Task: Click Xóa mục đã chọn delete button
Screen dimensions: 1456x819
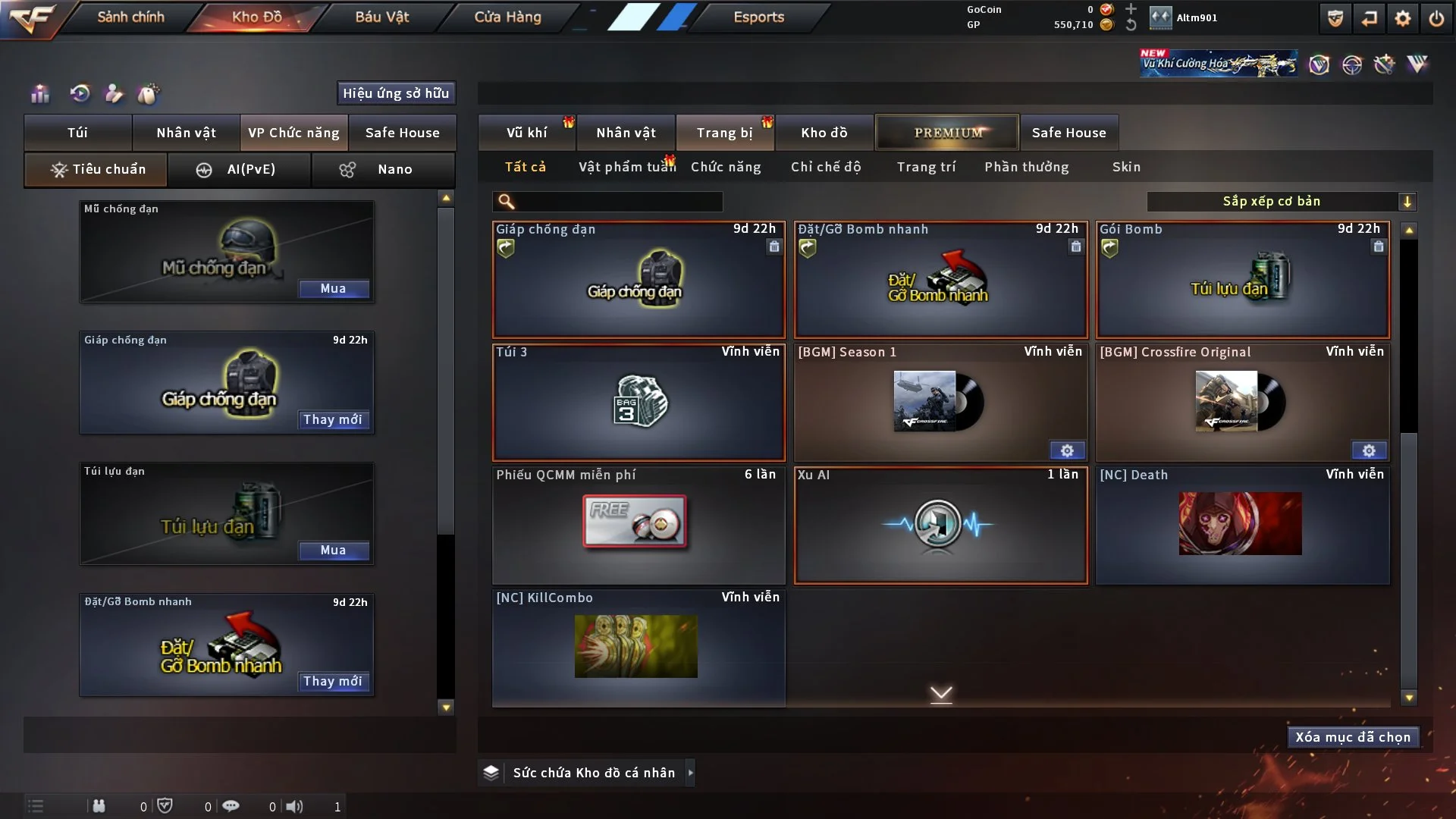Action: pyautogui.click(x=1352, y=737)
